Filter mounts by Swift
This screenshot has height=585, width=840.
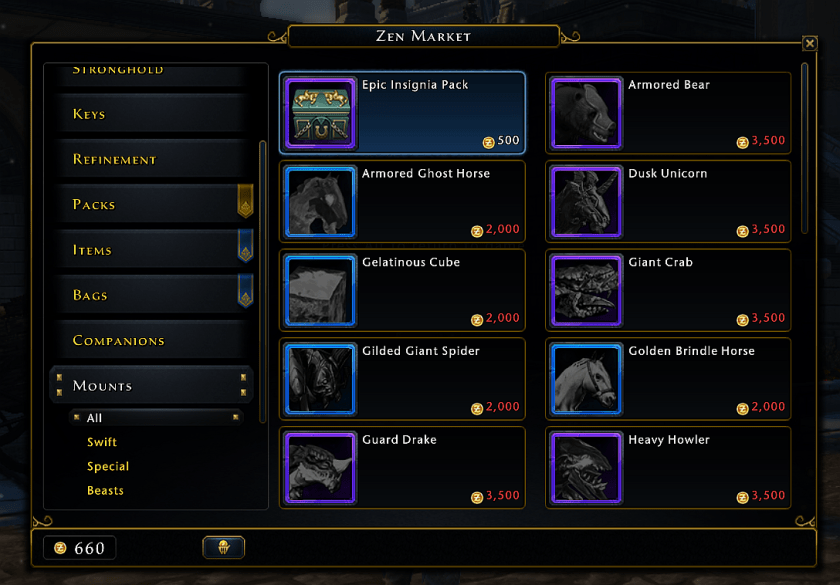pos(102,442)
